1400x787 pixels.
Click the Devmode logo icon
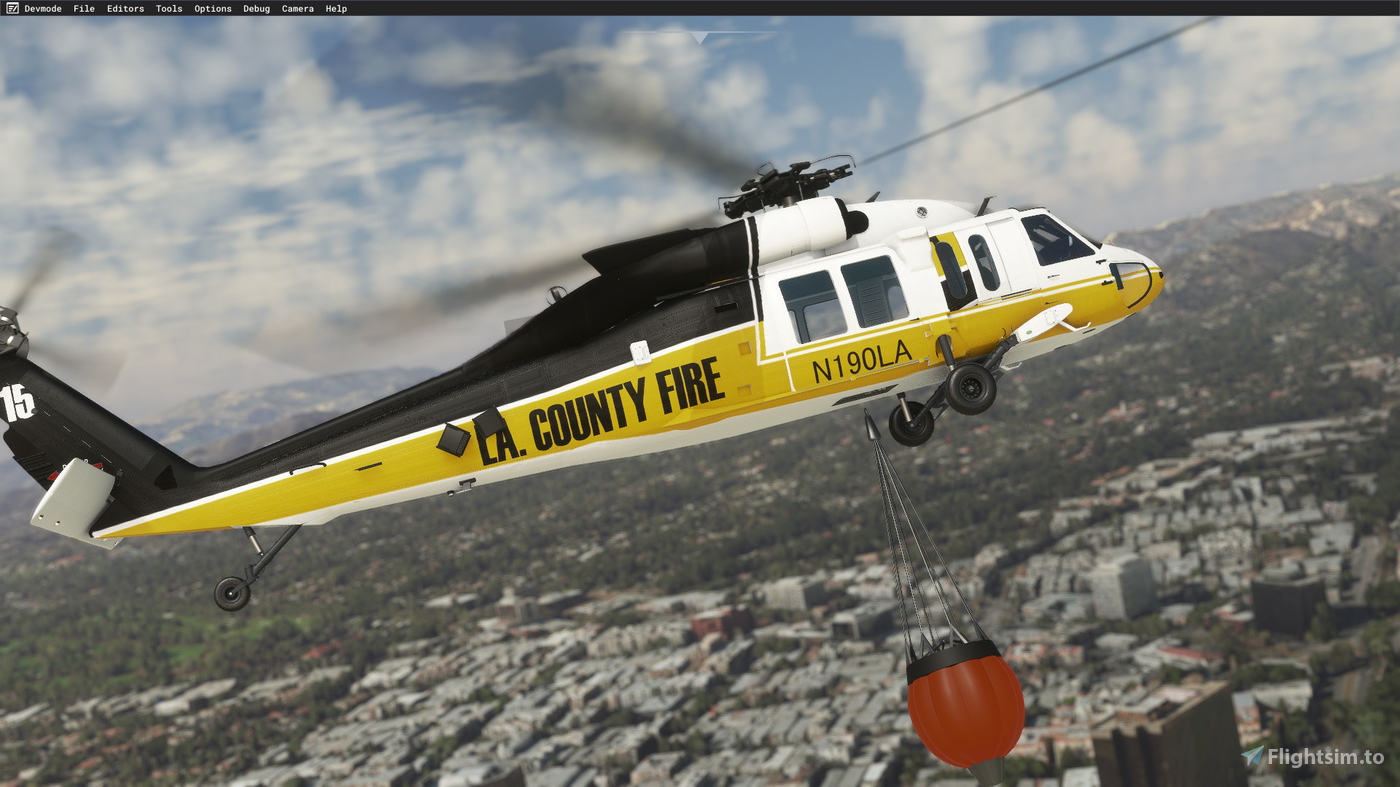(x=10, y=8)
